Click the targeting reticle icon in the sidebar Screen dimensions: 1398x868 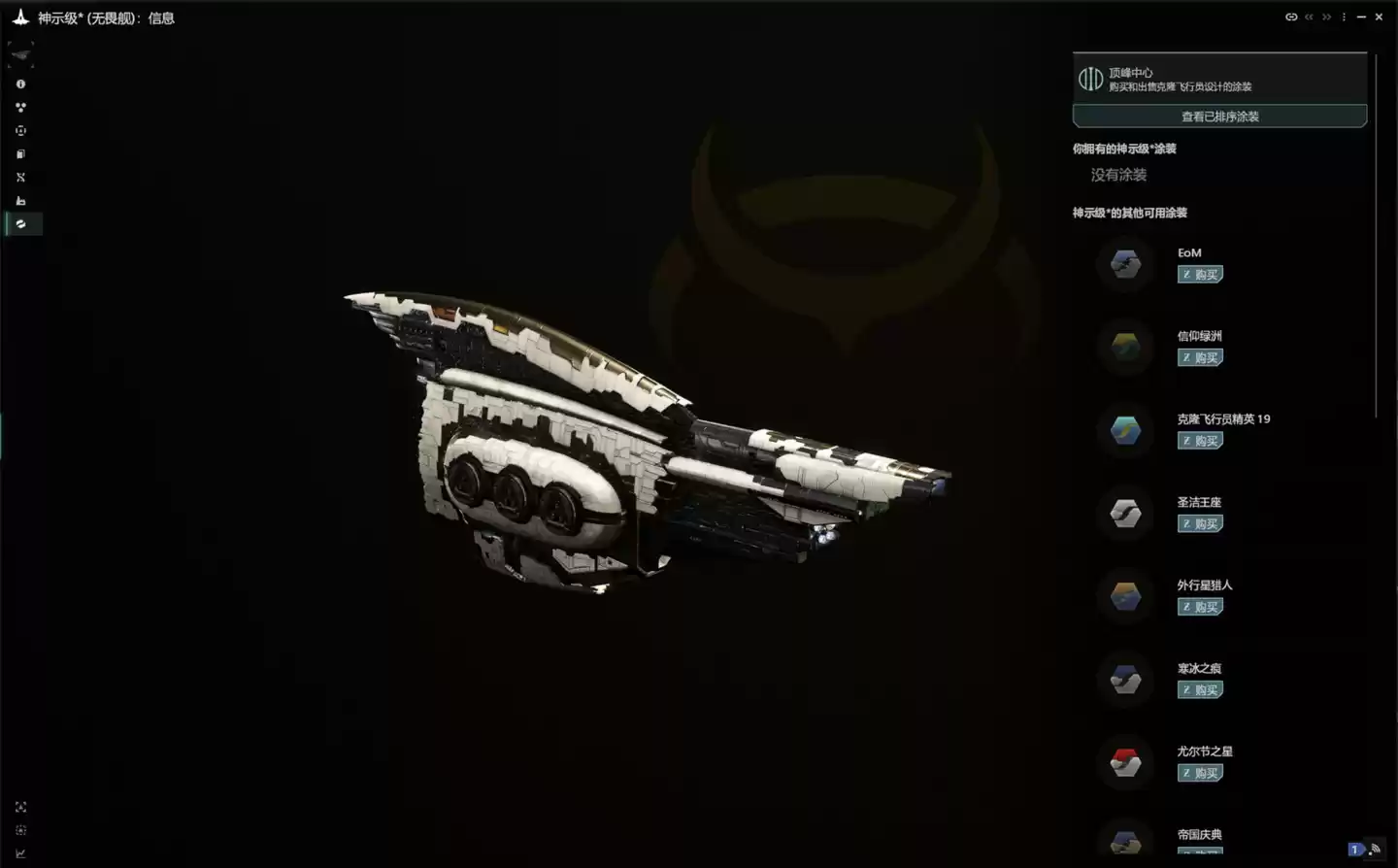(21, 130)
